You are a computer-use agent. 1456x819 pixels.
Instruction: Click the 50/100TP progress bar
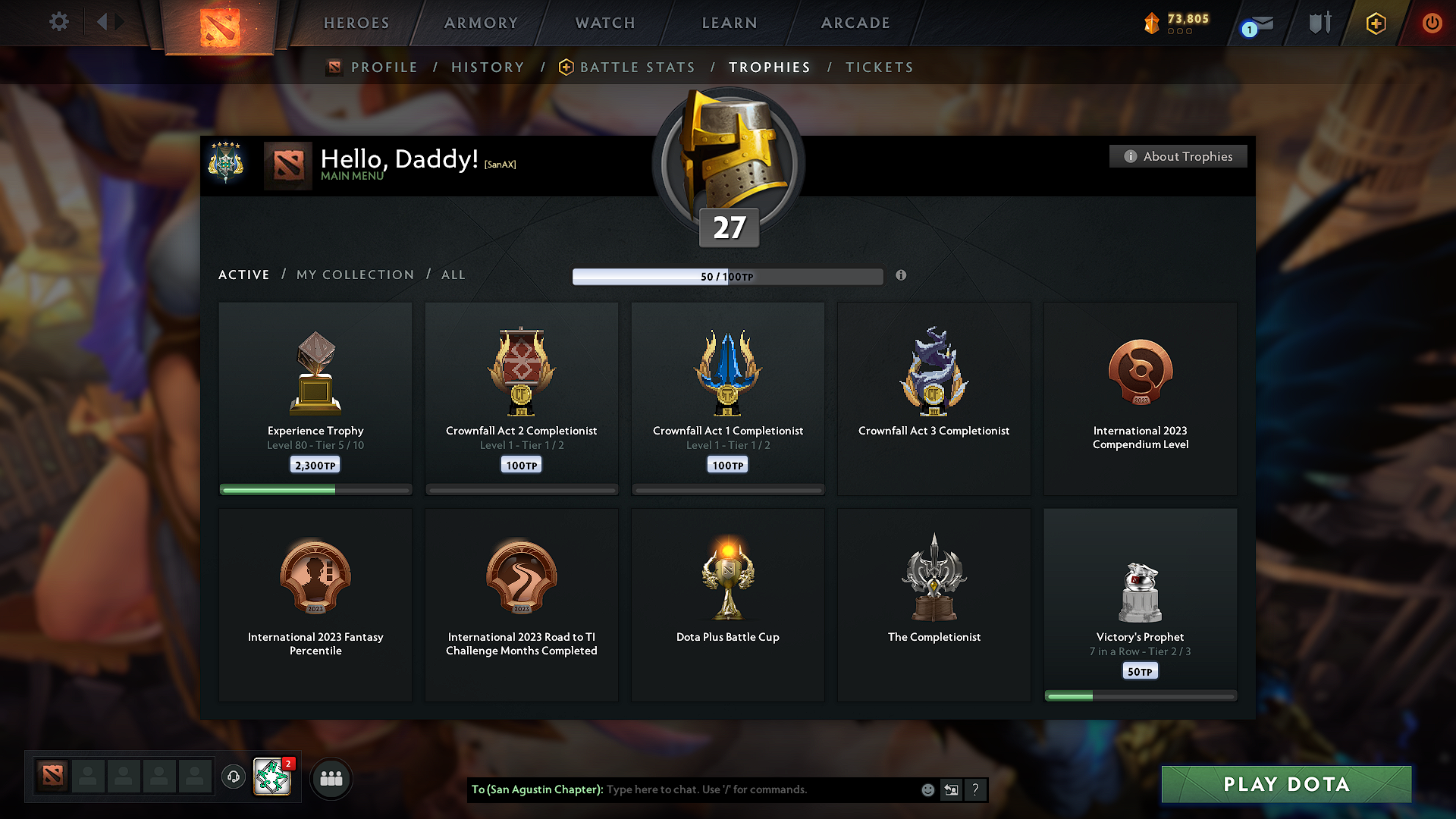[x=727, y=277]
